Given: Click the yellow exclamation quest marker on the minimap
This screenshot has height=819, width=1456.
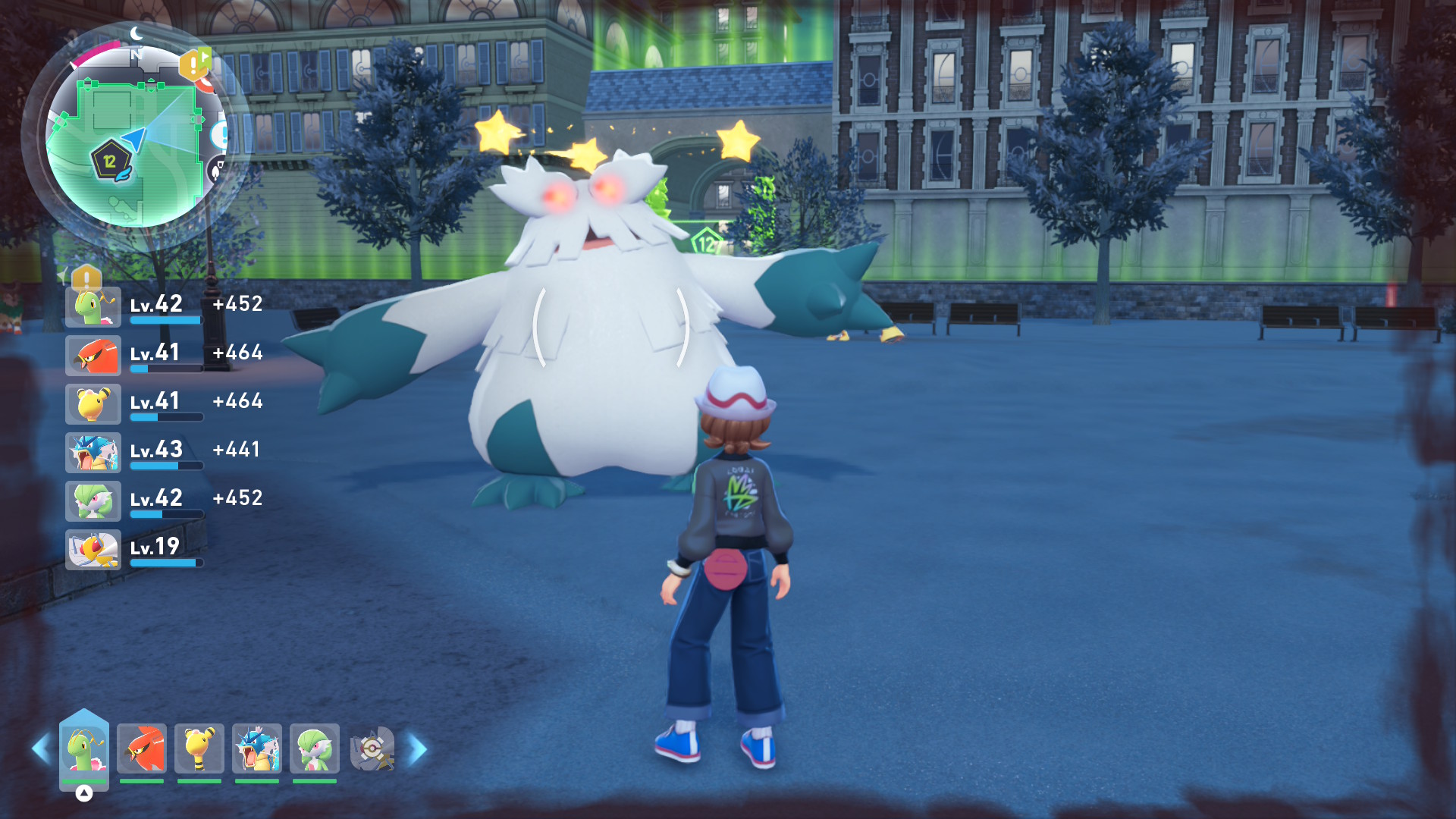Looking at the screenshot, I should pos(193,65).
